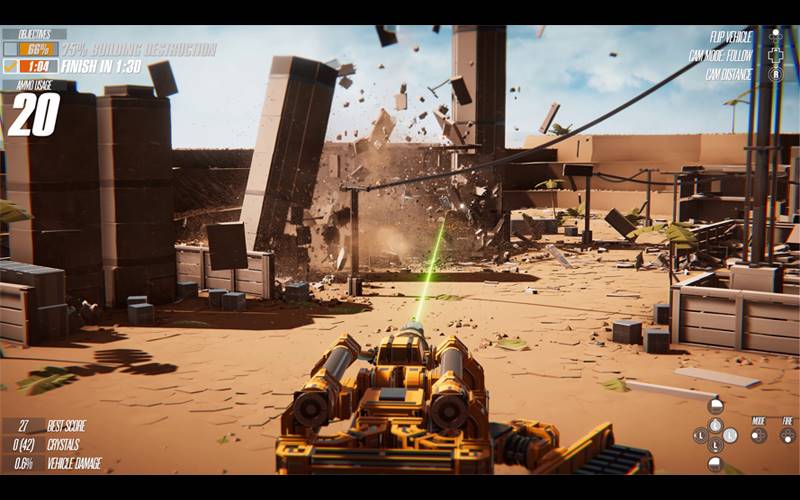Select the Finish in 1:30 objective
The height and width of the screenshot is (500, 800).
click(x=102, y=66)
